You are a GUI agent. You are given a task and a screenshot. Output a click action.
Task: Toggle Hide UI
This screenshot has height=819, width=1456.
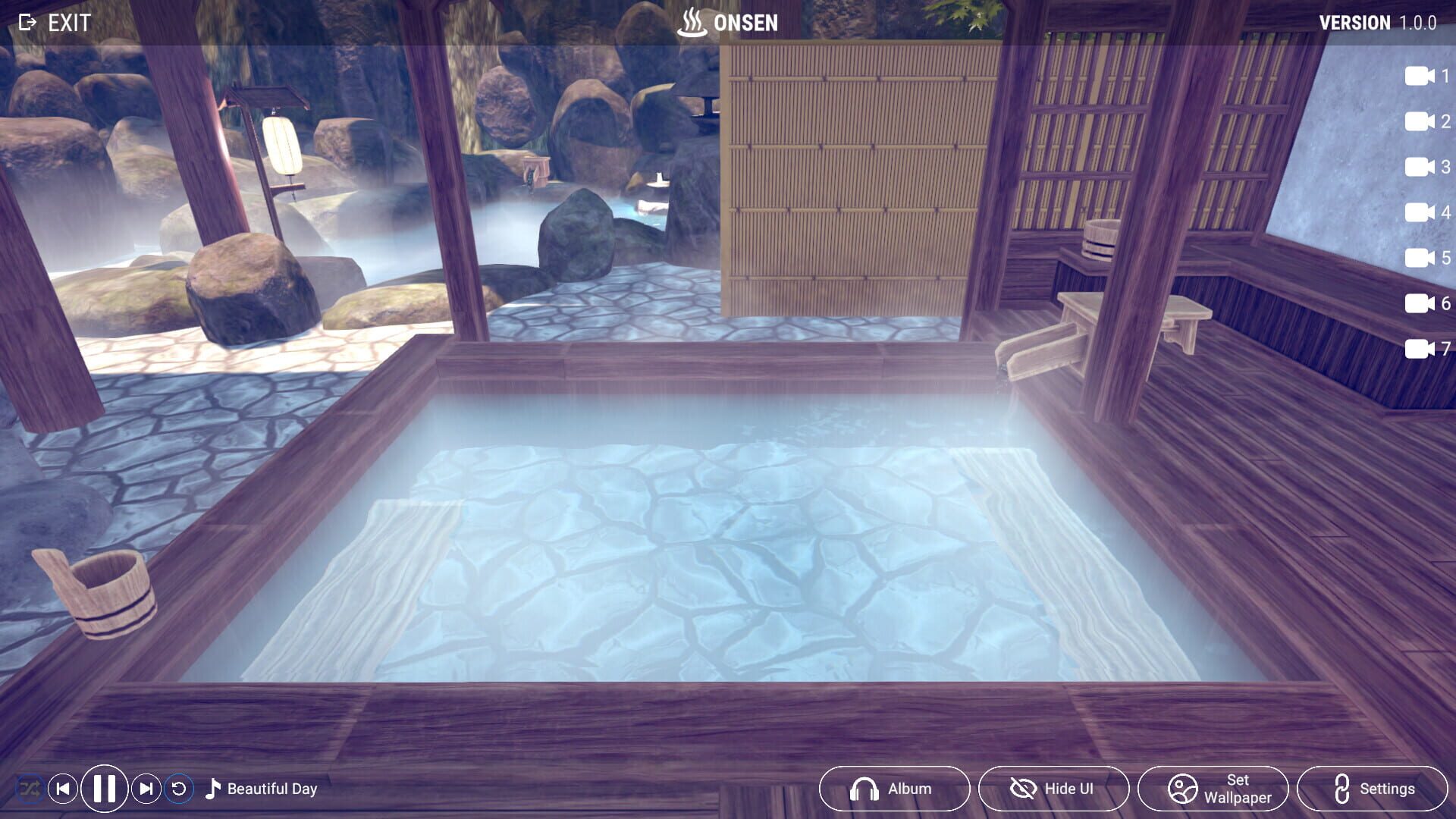1053,788
